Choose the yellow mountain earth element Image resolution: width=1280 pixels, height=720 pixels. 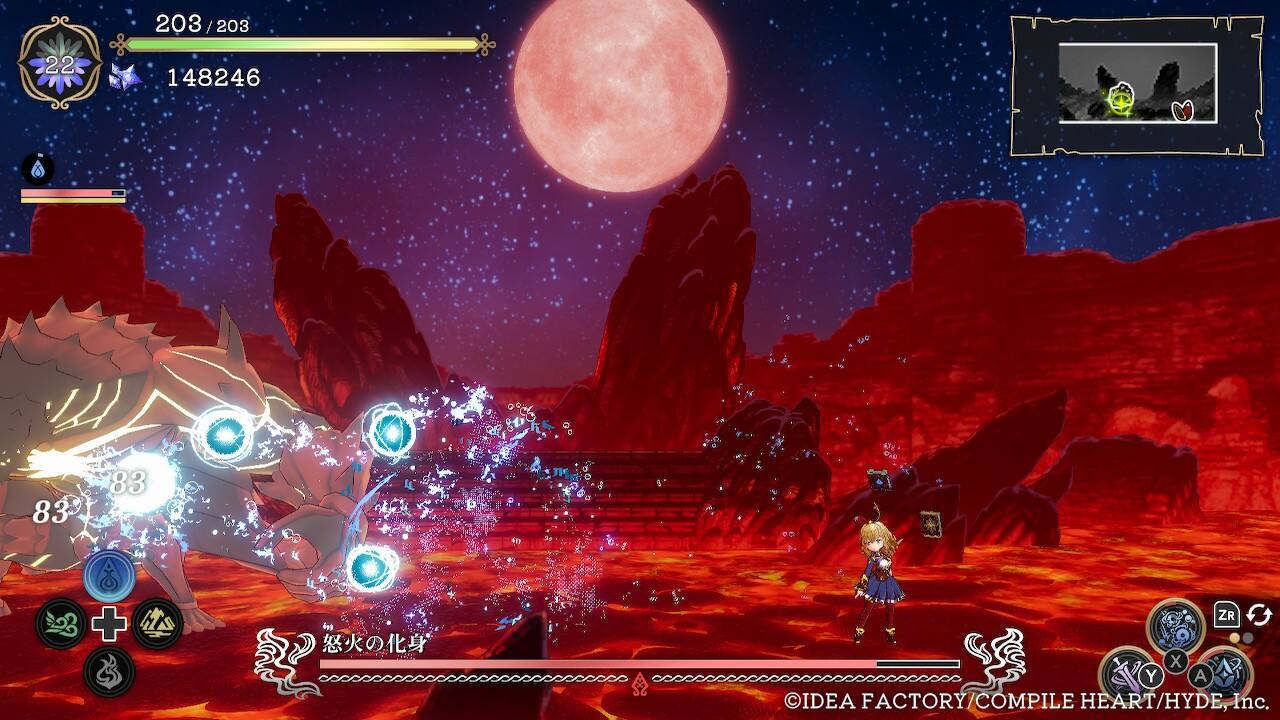coord(157,624)
